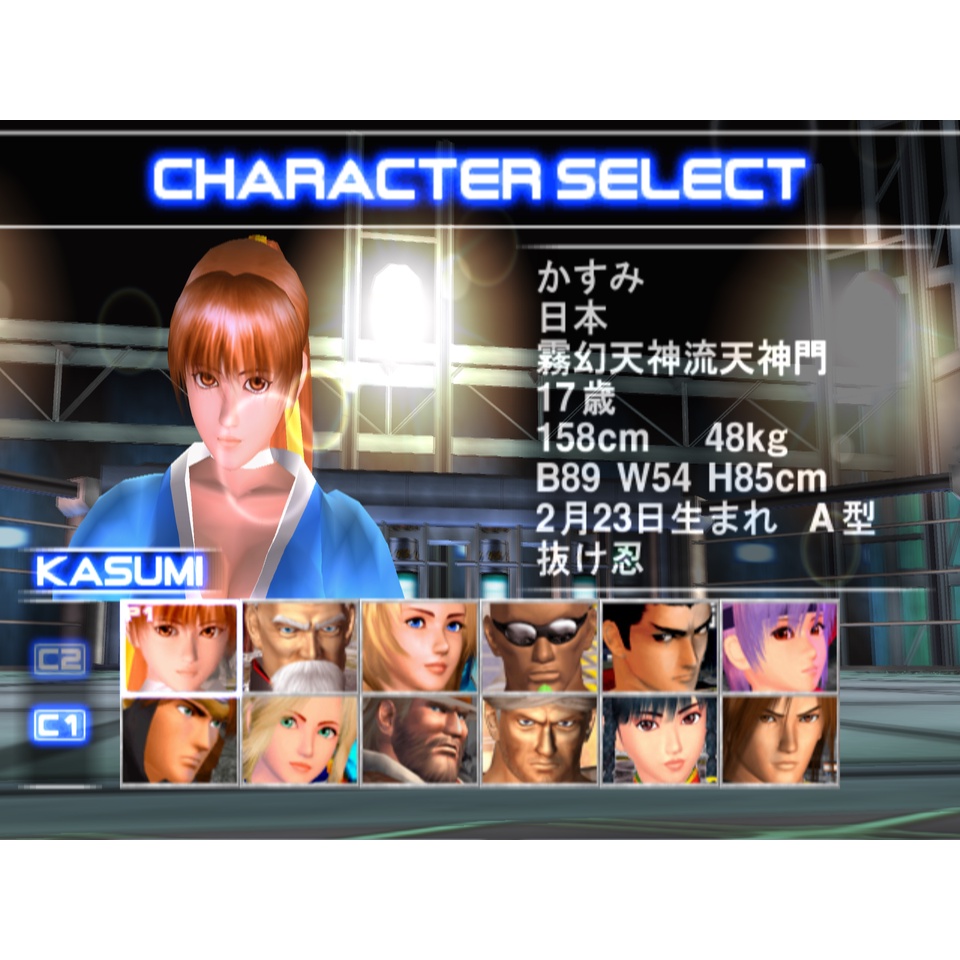Pick Leon with the desert headwrap
The width and height of the screenshot is (960, 960).
(x=540, y=740)
